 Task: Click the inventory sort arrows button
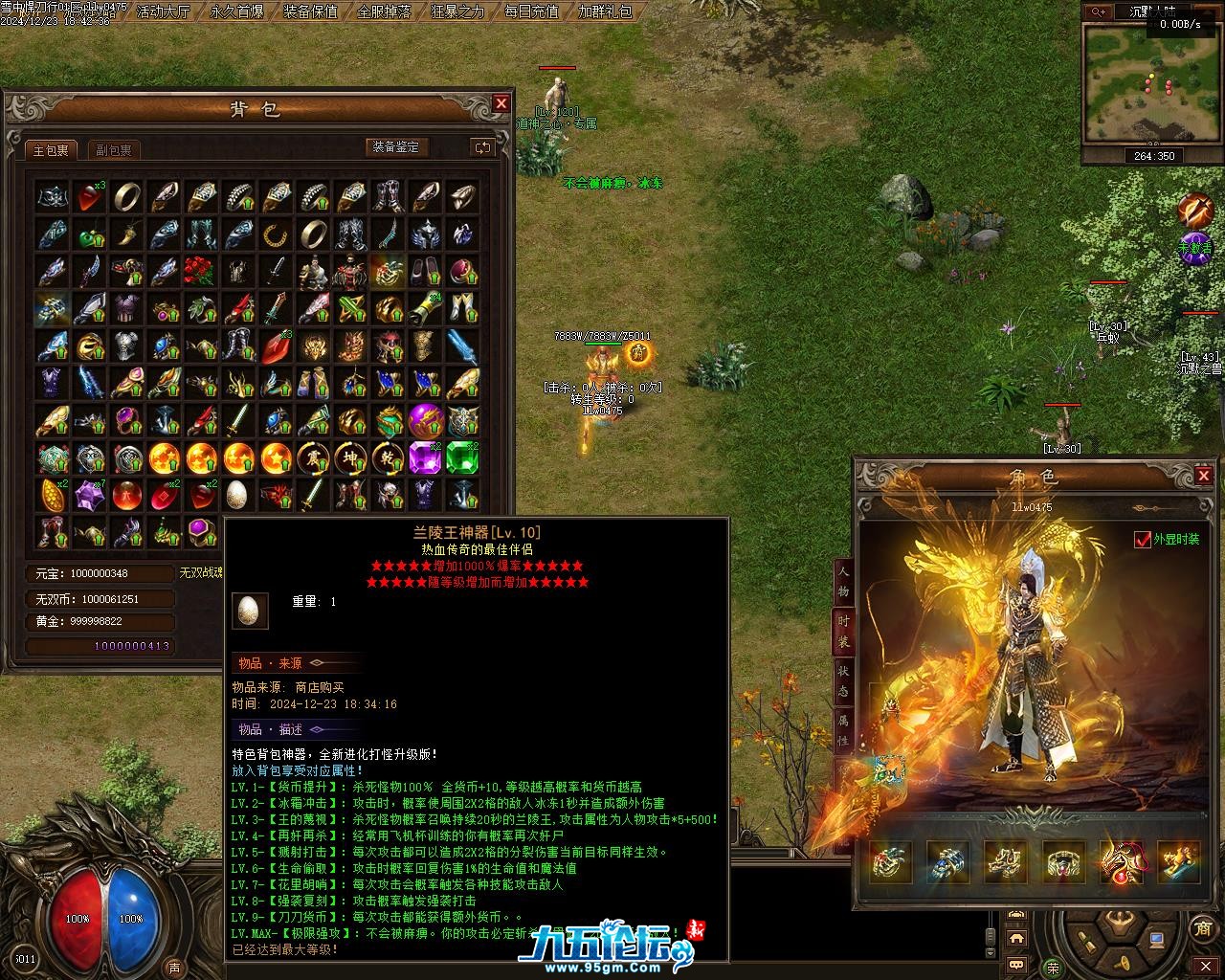point(482,147)
